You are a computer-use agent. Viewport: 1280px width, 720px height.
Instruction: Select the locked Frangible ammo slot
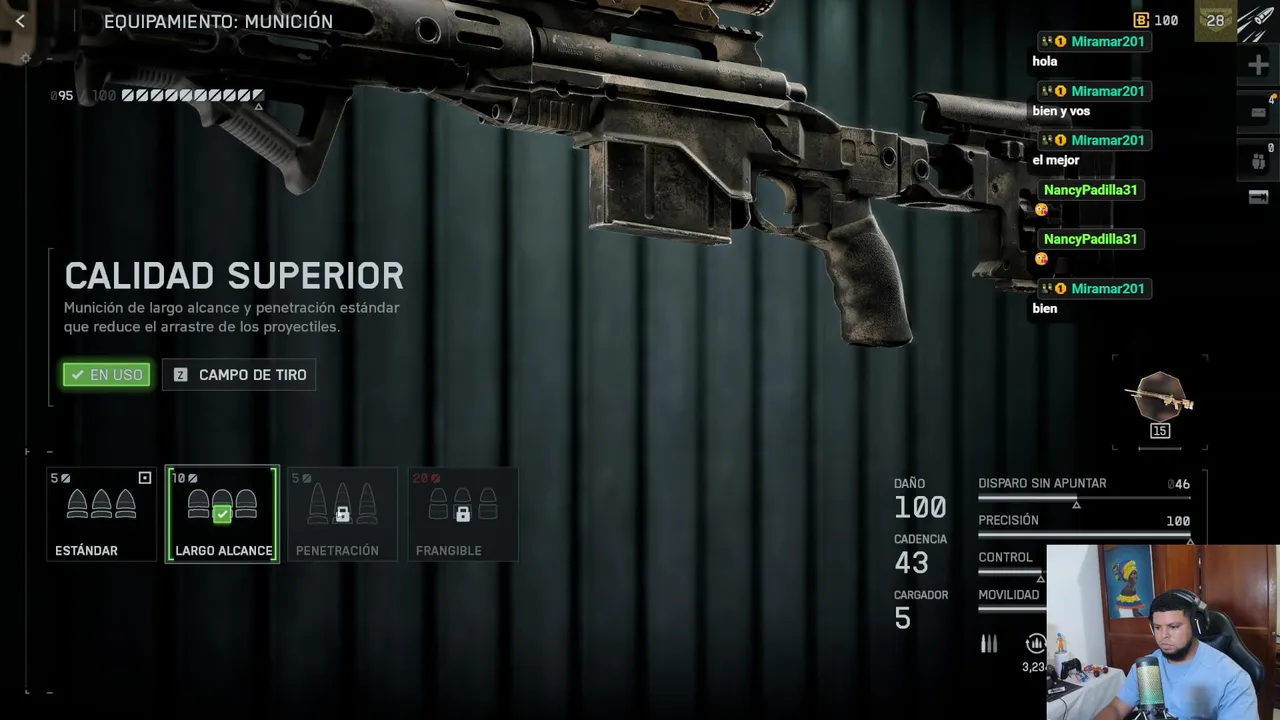tap(462, 514)
